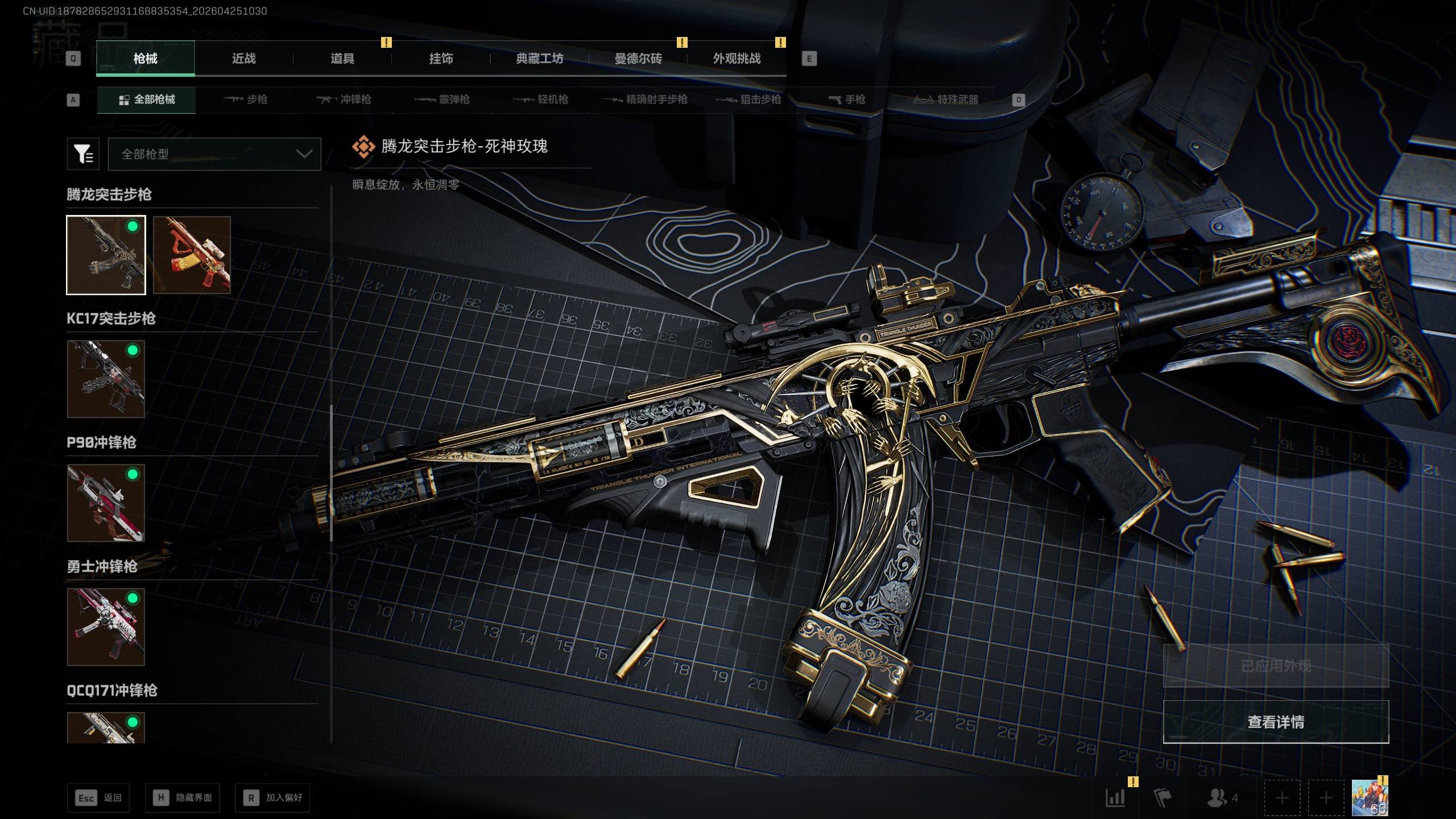Switch to the 近战 melee tab
The width and height of the screenshot is (1456, 819).
243,59
